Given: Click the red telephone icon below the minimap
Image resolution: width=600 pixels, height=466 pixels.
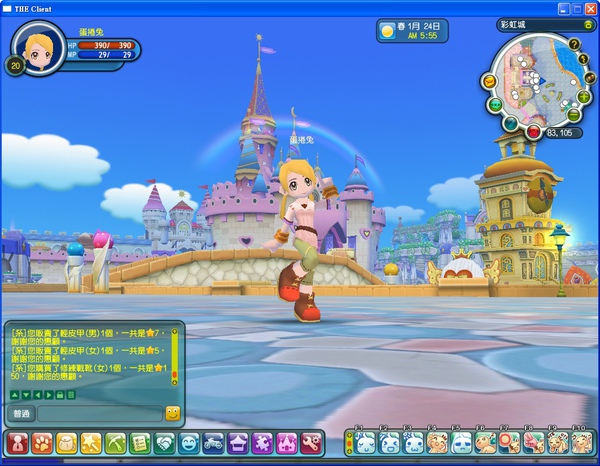Looking at the screenshot, I should [x=532, y=132].
